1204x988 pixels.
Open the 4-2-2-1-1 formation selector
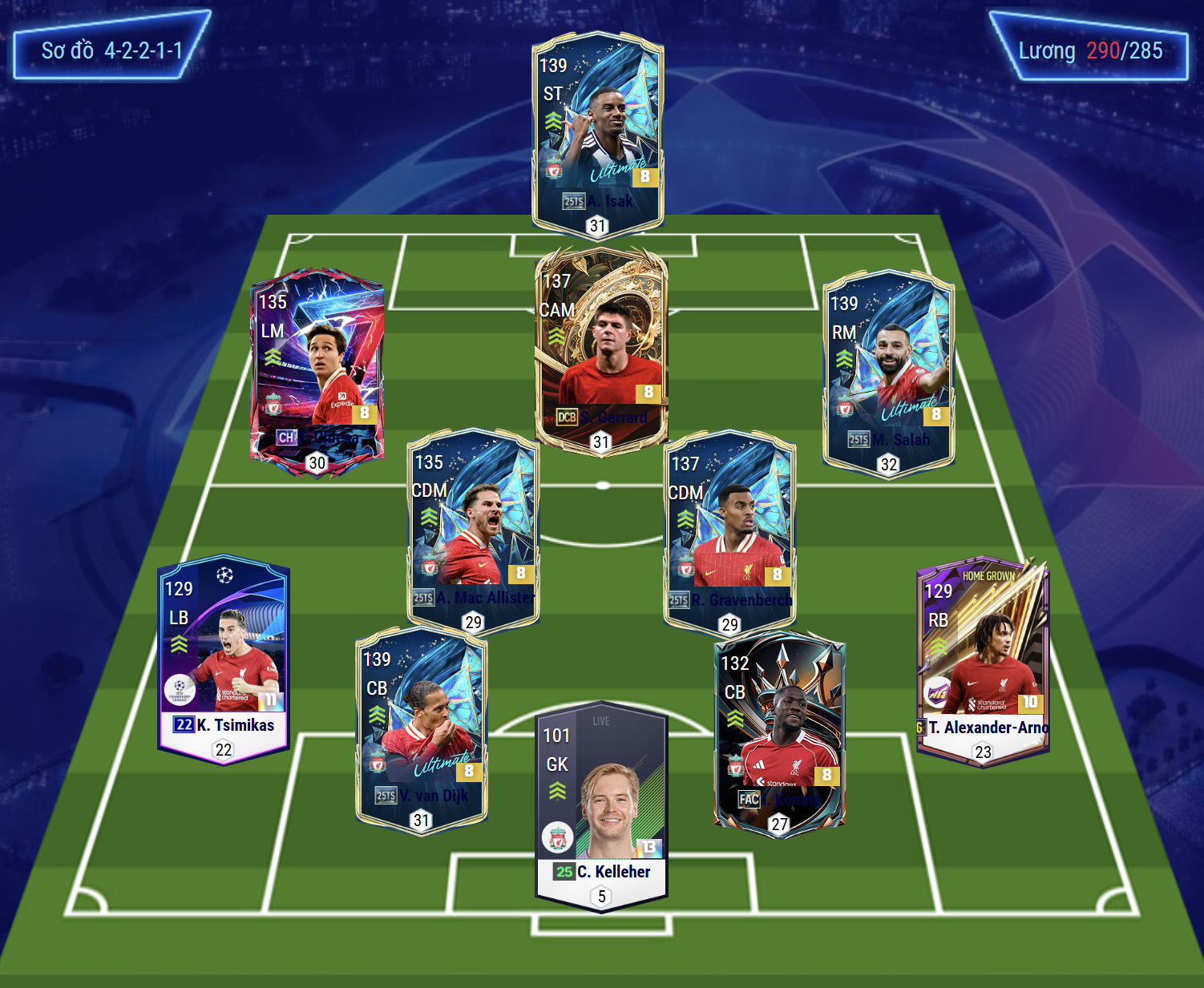111,50
